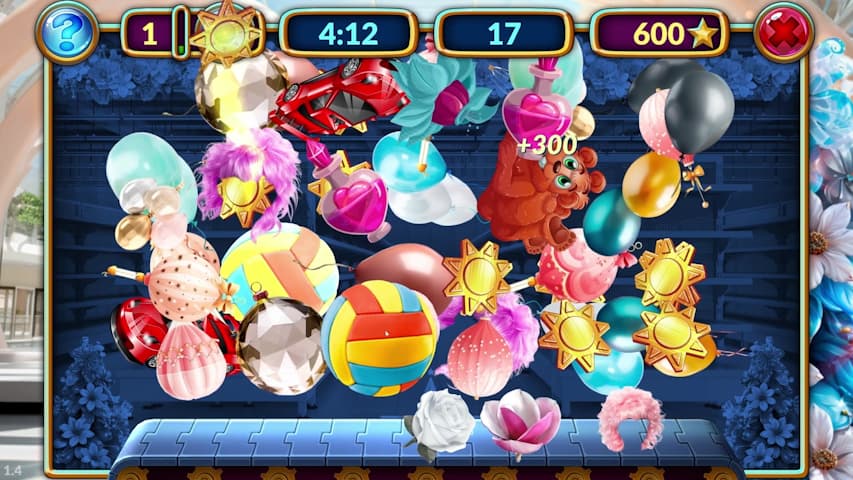Select the white rose on the tray

pos(441,421)
